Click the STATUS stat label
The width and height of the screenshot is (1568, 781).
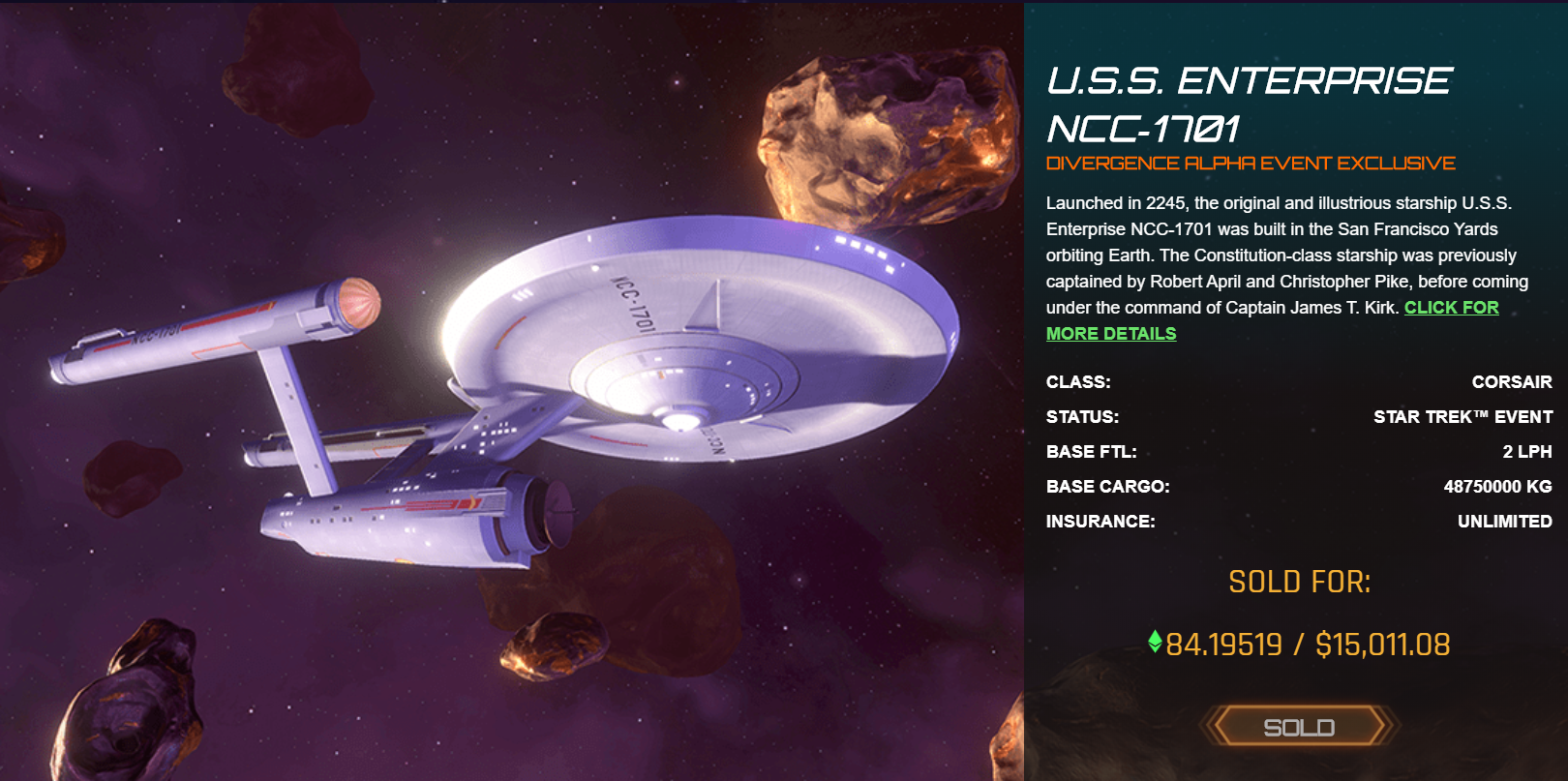pos(1082,417)
